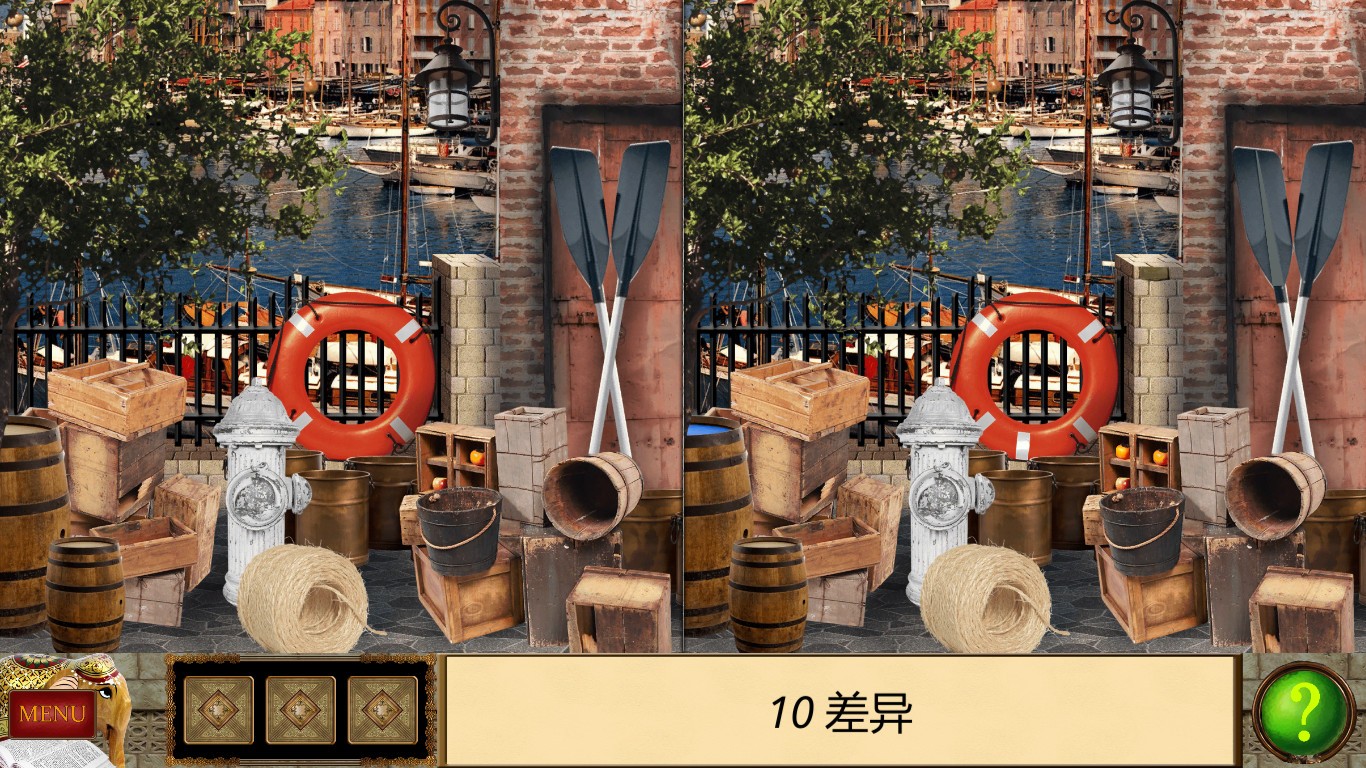1366x768 pixels.
Task: Click the bucket with rope handle in the right scene
Action: pos(1140,535)
